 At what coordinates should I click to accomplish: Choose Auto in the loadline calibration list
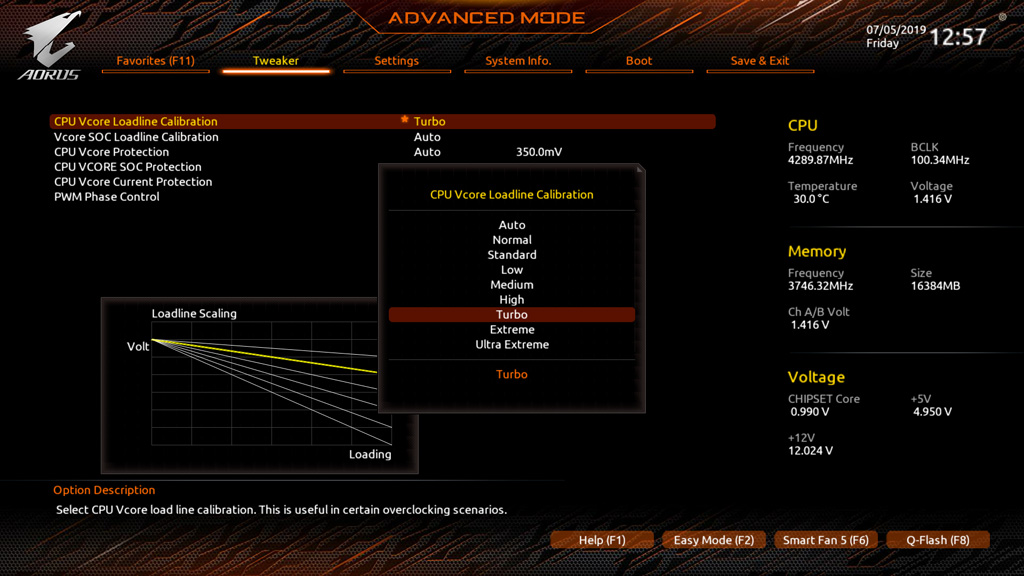[x=512, y=225]
